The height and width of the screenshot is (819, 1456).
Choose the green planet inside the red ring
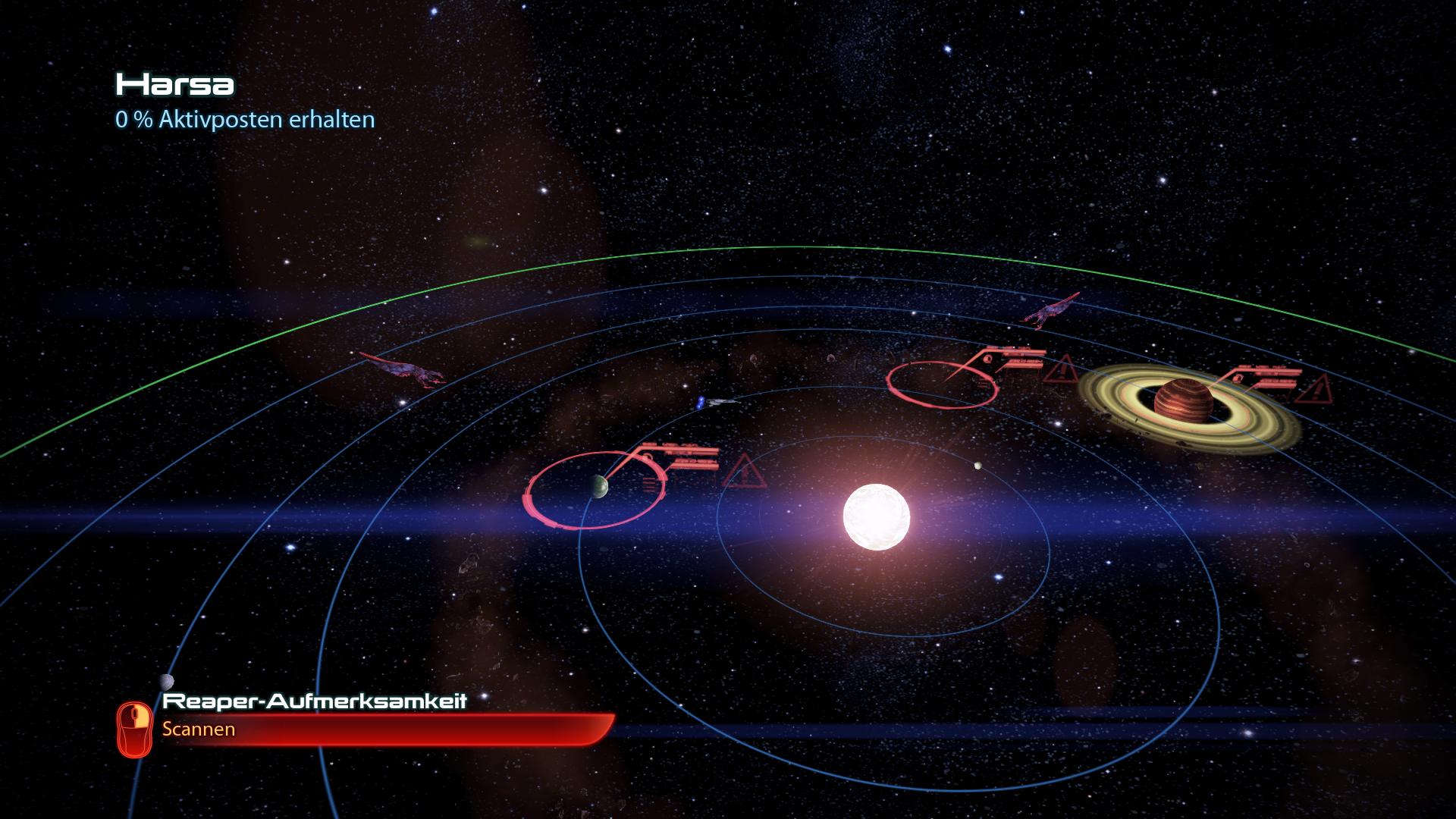(598, 485)
